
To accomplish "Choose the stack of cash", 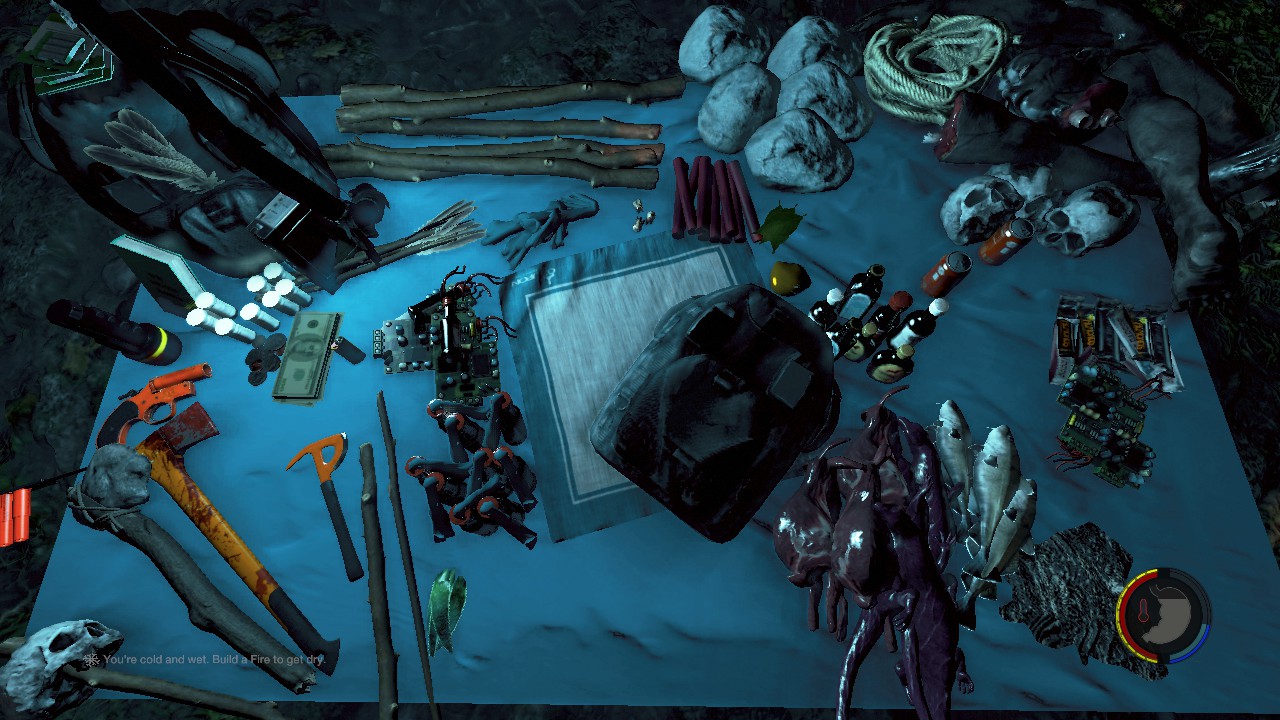I will 305,355.
